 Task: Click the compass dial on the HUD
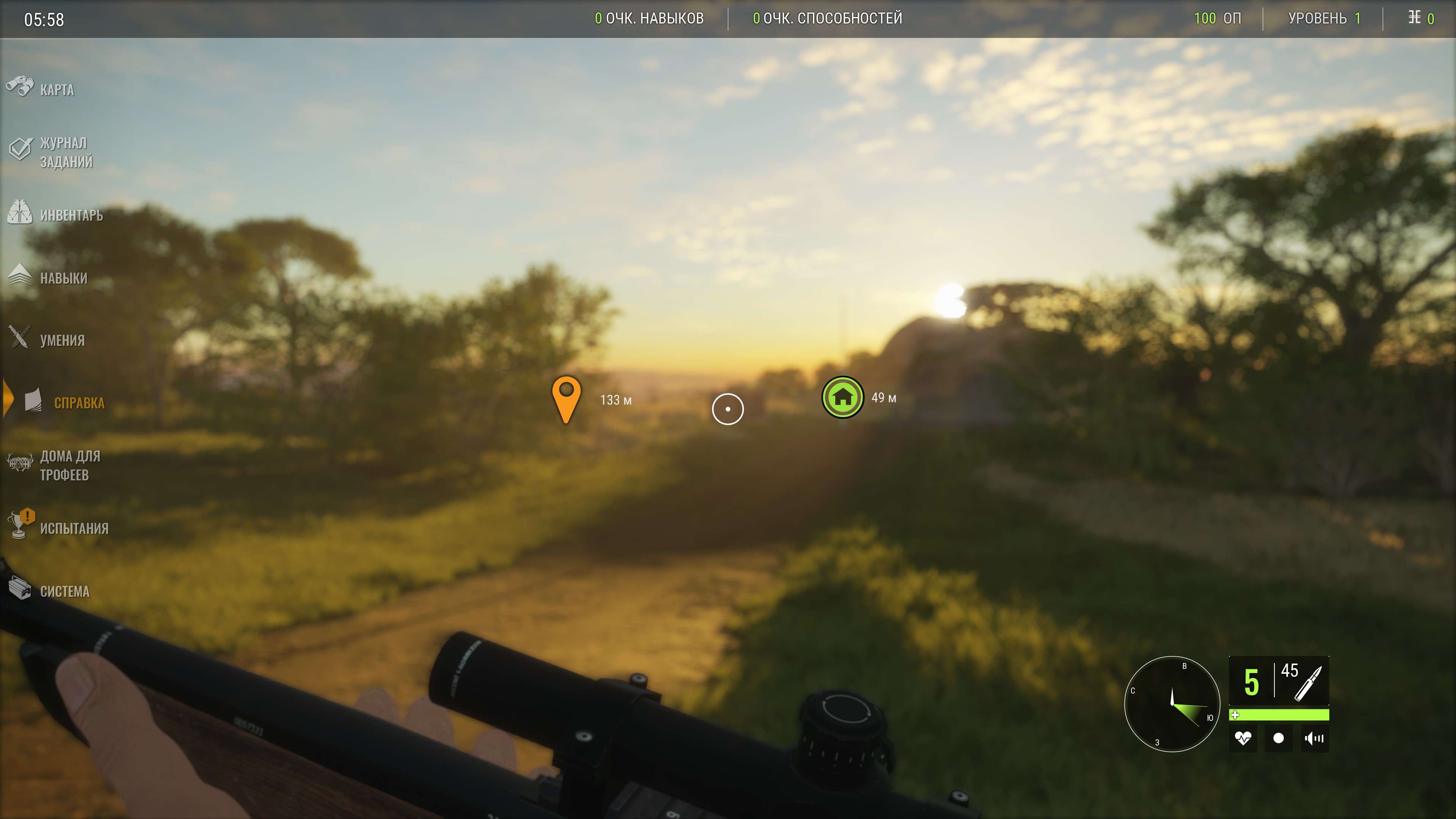pos(1172,704)
